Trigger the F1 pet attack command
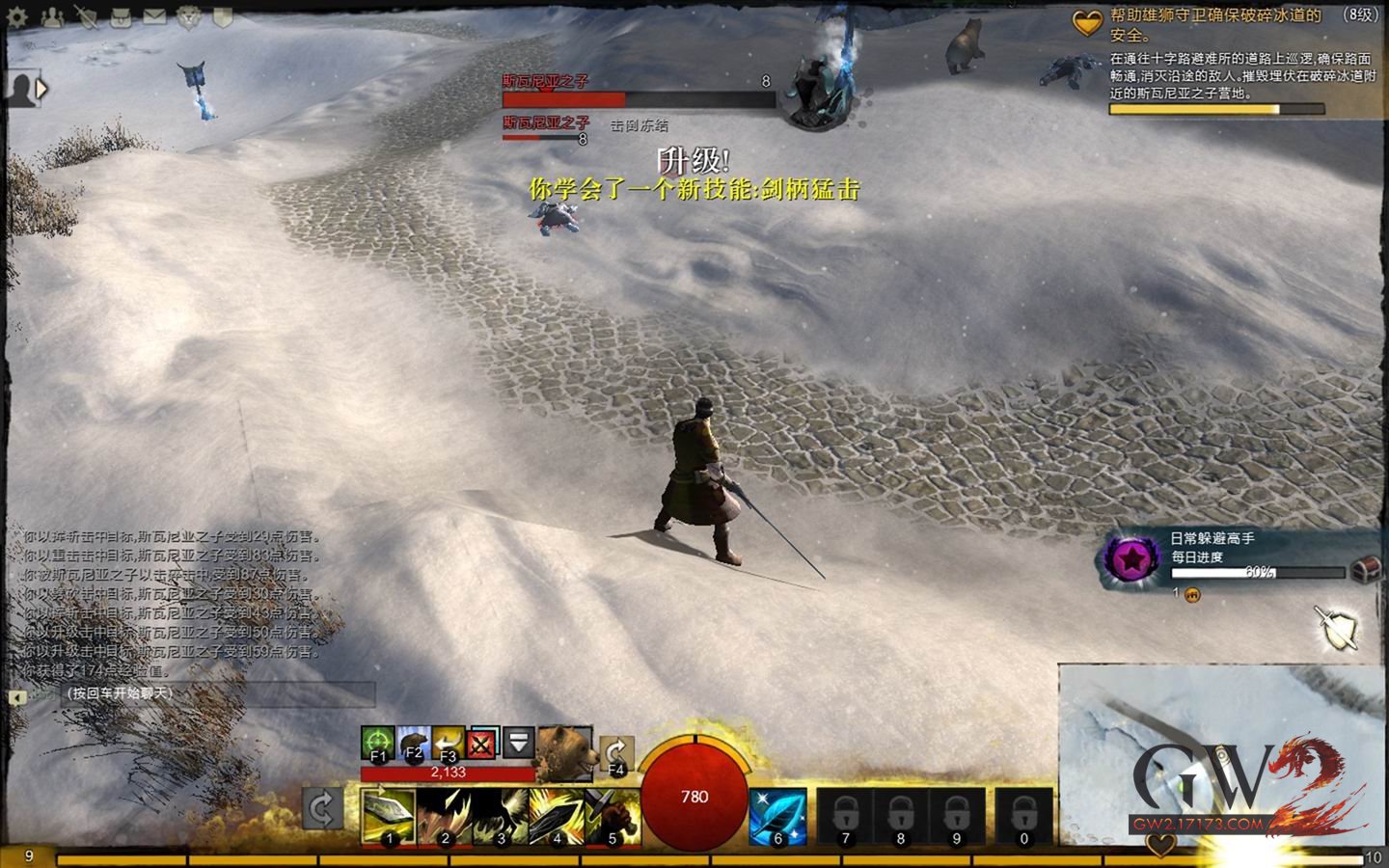 (378, 743)
